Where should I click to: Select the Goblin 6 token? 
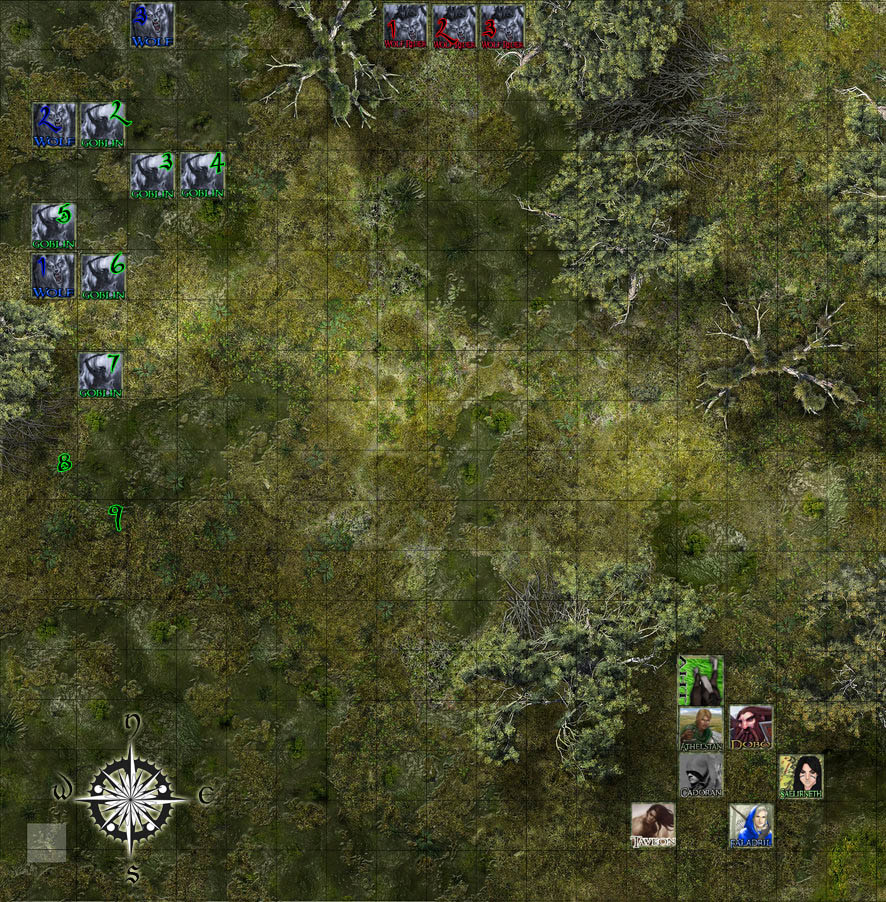click(x=102, y=275)
